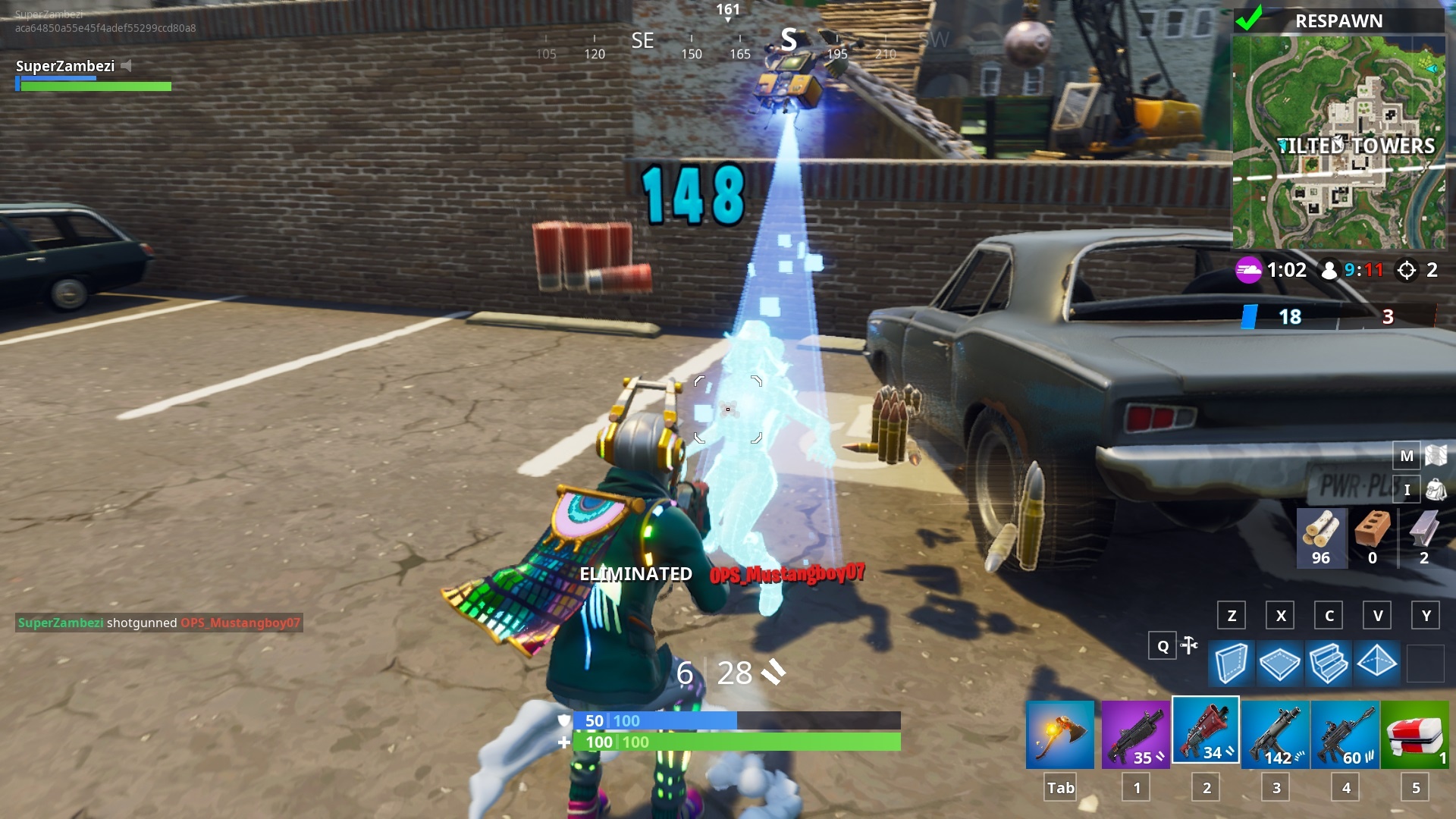1456x819 pixels.
Task: Click the trap tool icon beside Q
Action: 1188,646
